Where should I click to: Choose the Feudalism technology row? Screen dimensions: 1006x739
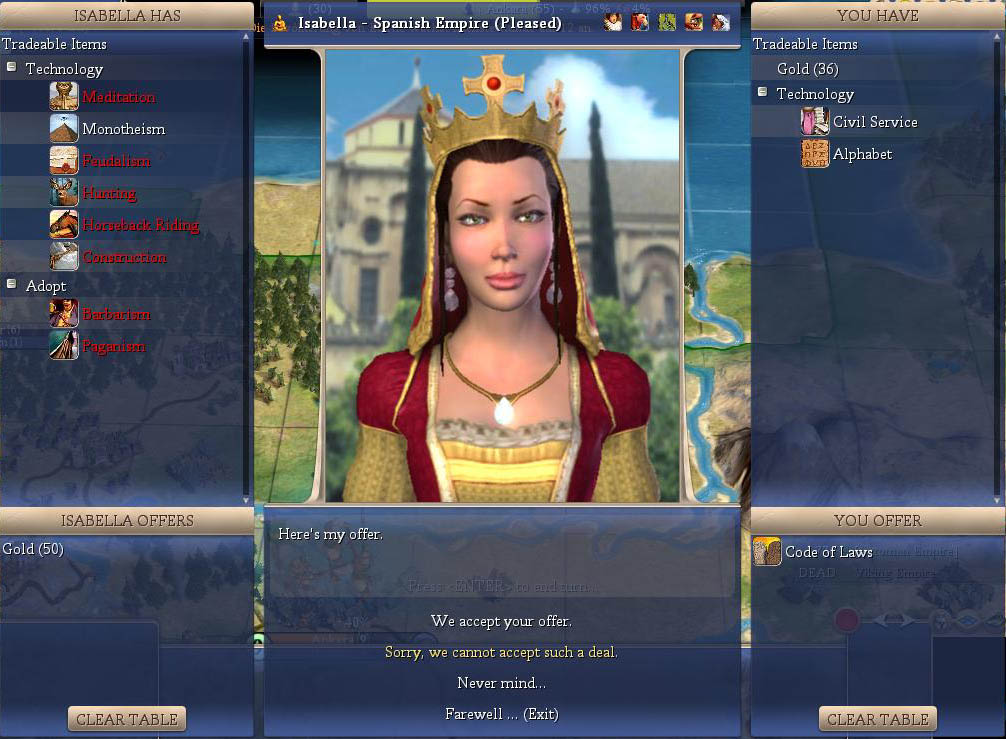click(x=116, y=161)
